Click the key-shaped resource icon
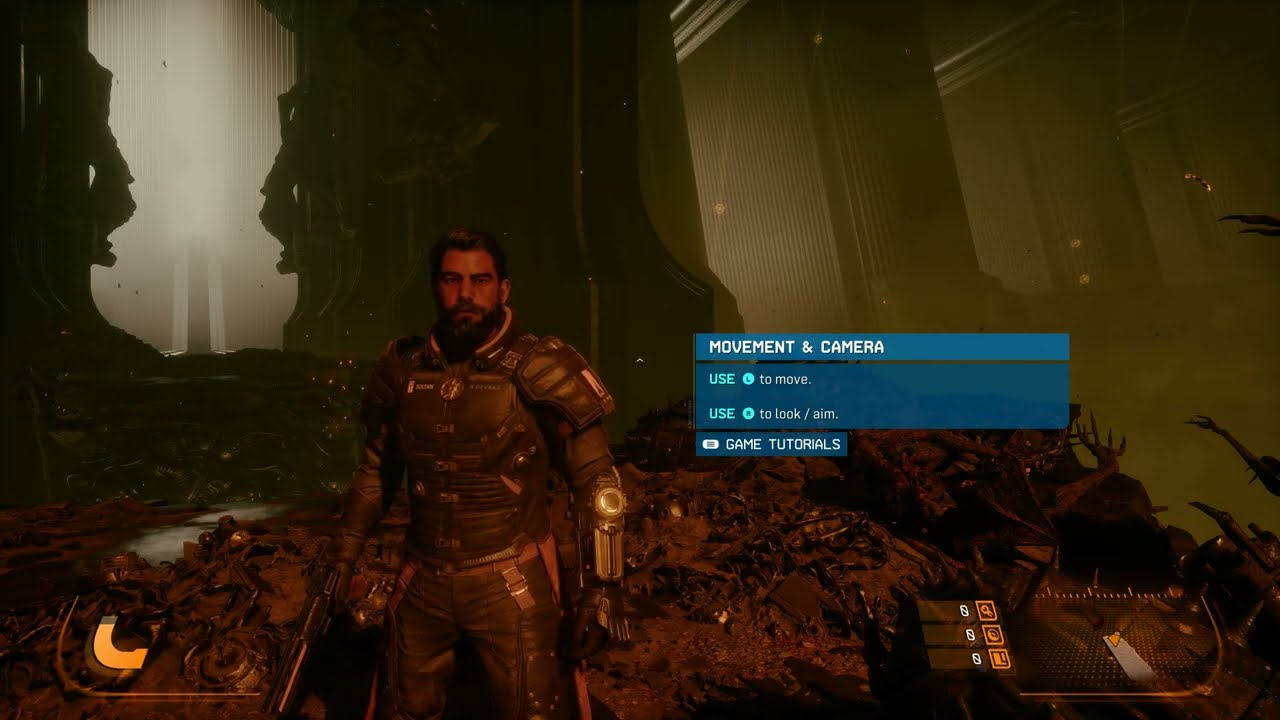 [987, 610]
